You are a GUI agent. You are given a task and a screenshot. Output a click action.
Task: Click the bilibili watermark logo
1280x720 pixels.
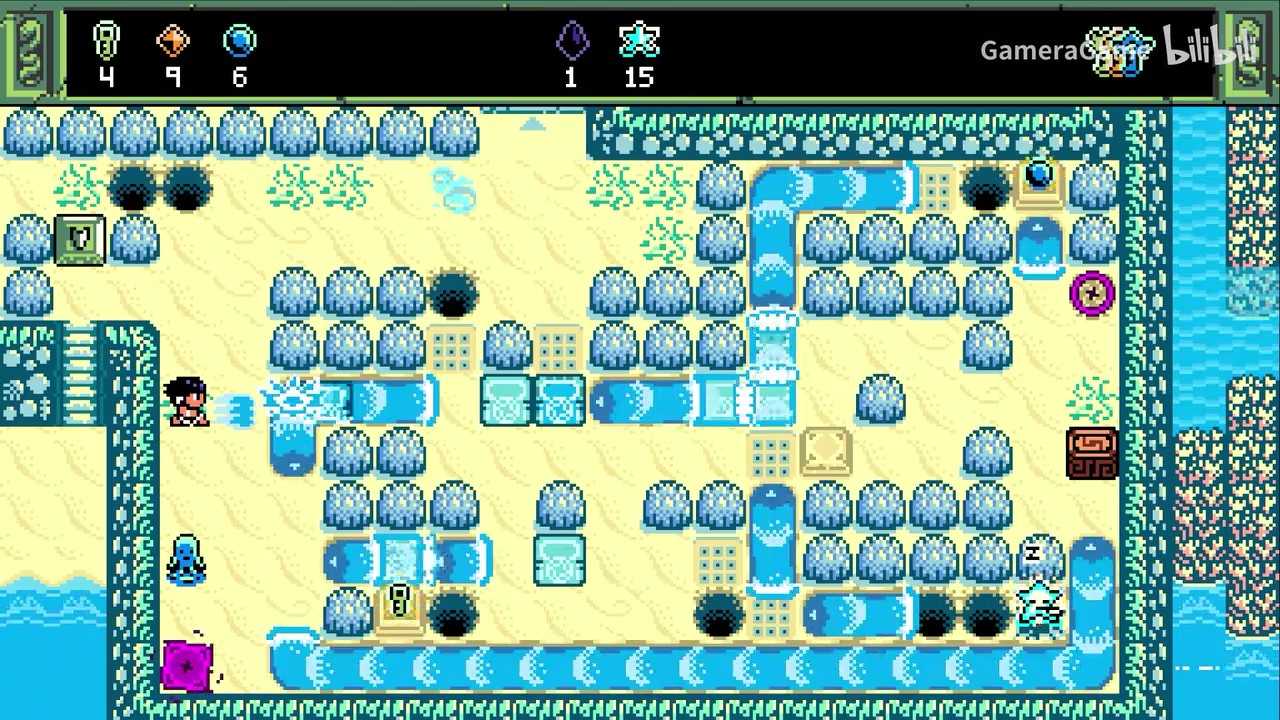click(1200, 47)
